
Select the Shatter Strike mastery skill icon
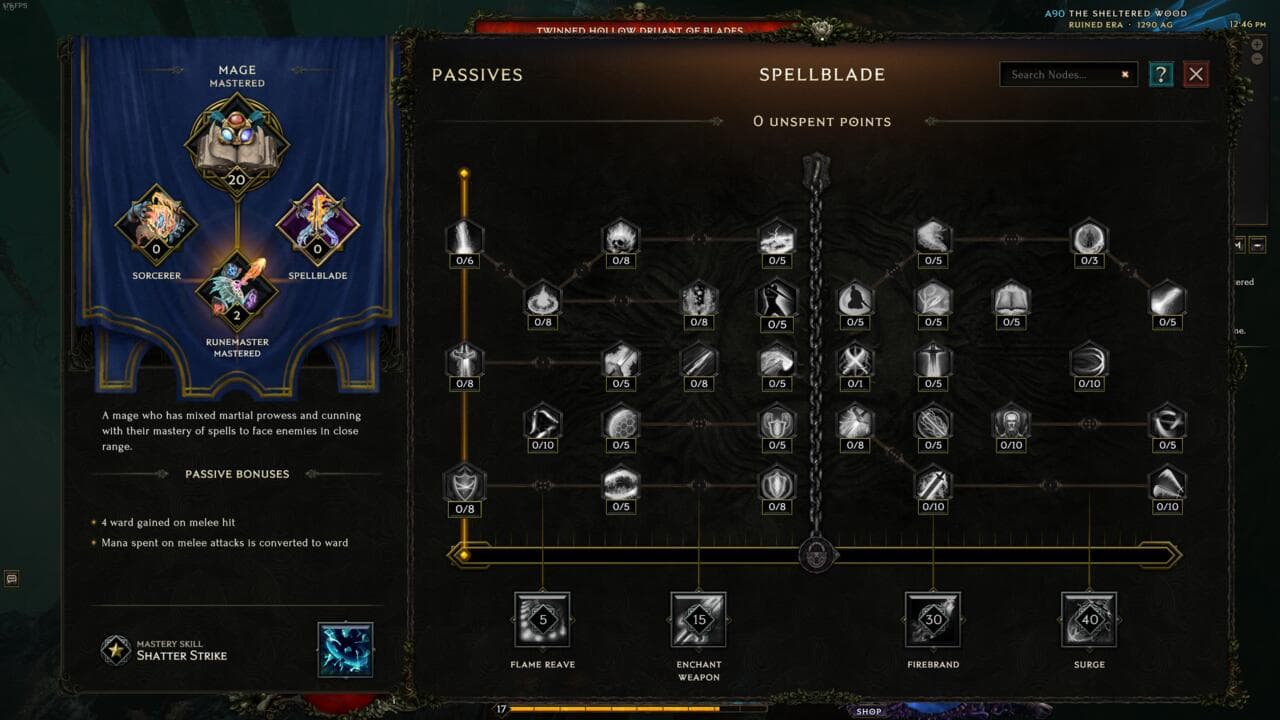pyautogui.click(x=345, y=649)
